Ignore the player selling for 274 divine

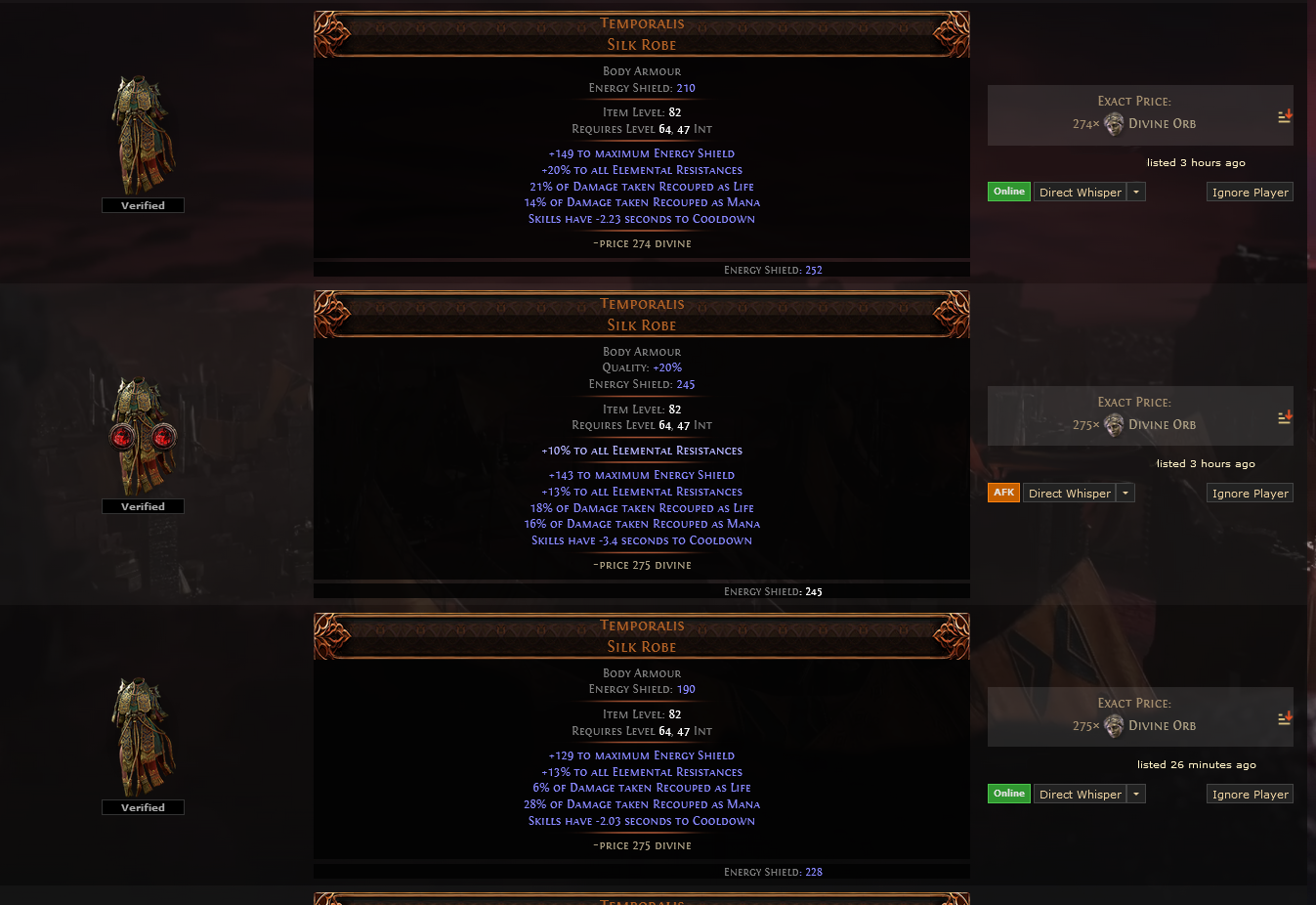(x=1250, y=192)
